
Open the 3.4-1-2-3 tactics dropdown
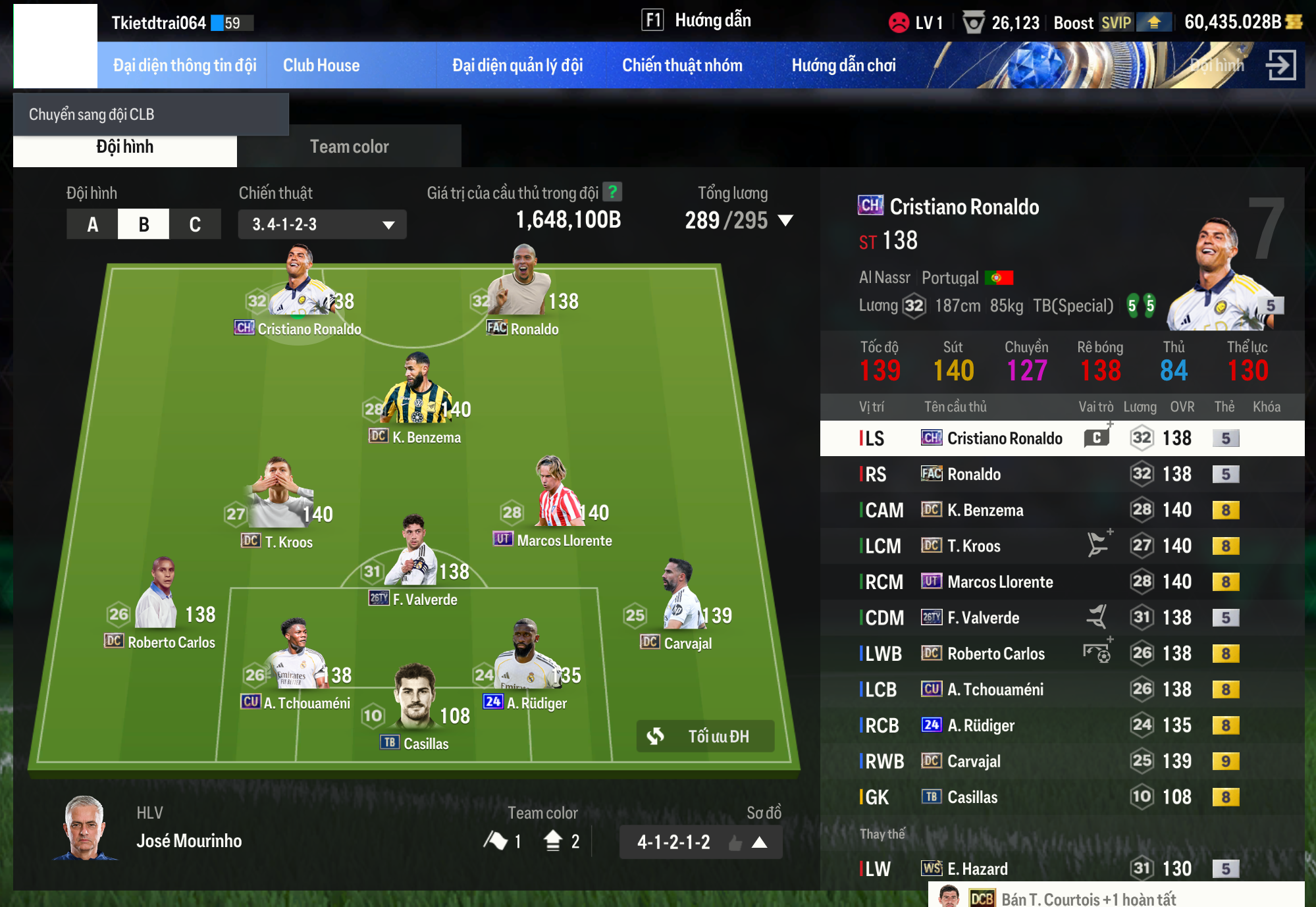(322, 224)
